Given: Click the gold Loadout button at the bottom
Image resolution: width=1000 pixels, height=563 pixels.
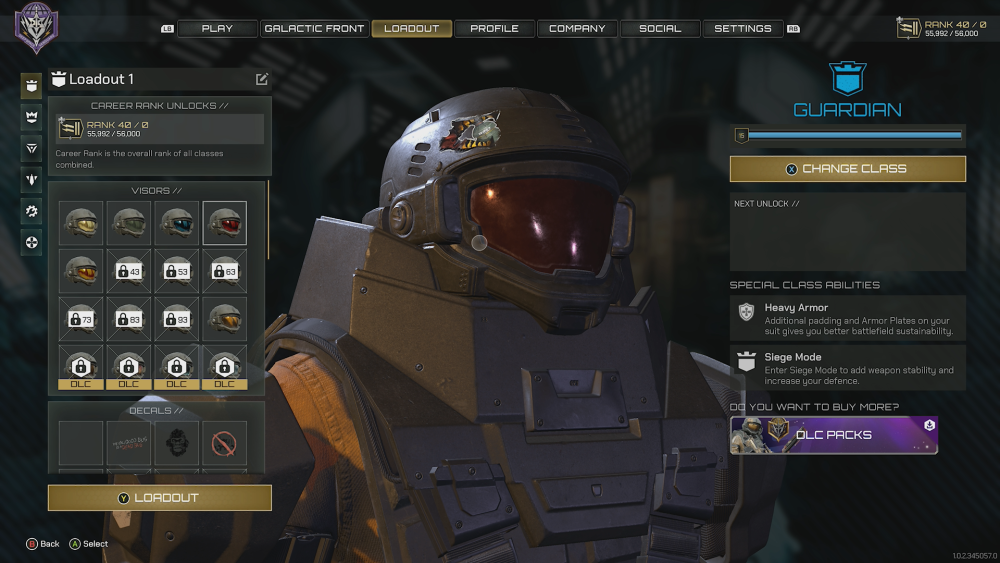Looking at the screenshot, I should (160, 497).
